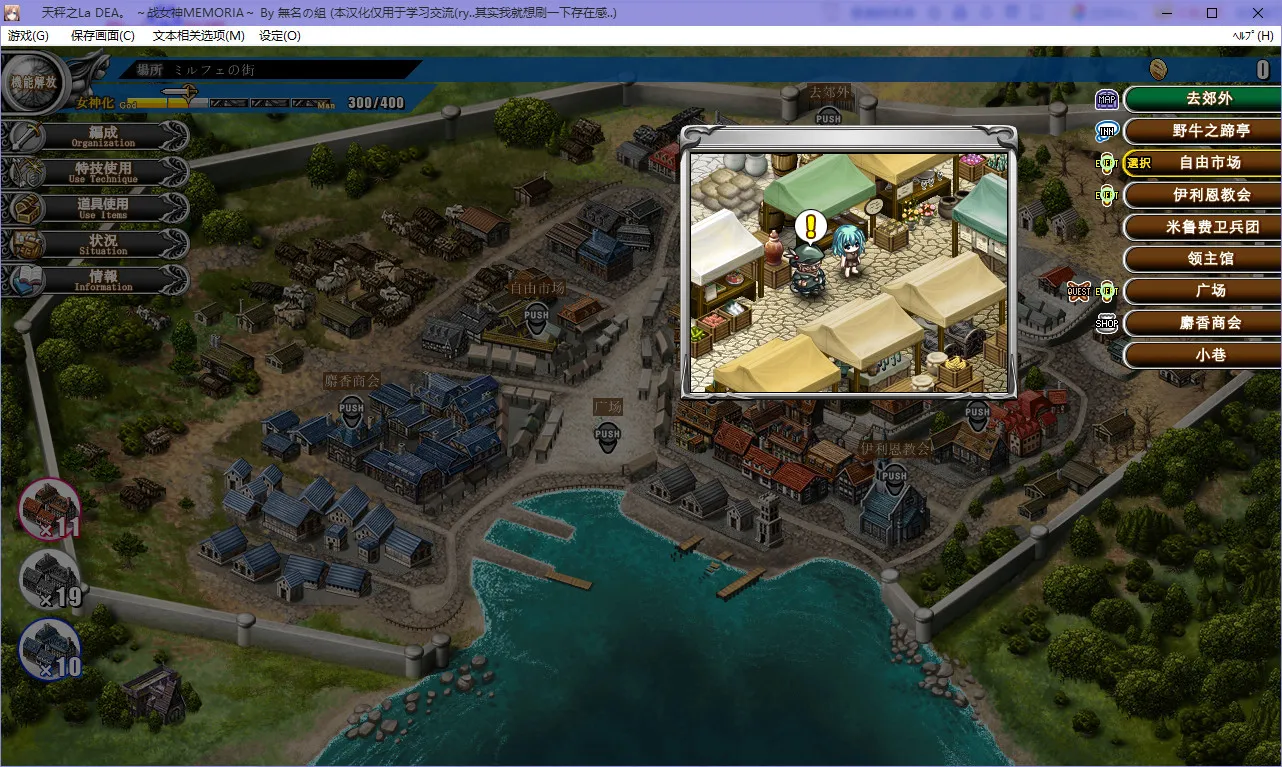
Task: Go to 野牛之蹄亭 inn
Action: click(1203, 131)
